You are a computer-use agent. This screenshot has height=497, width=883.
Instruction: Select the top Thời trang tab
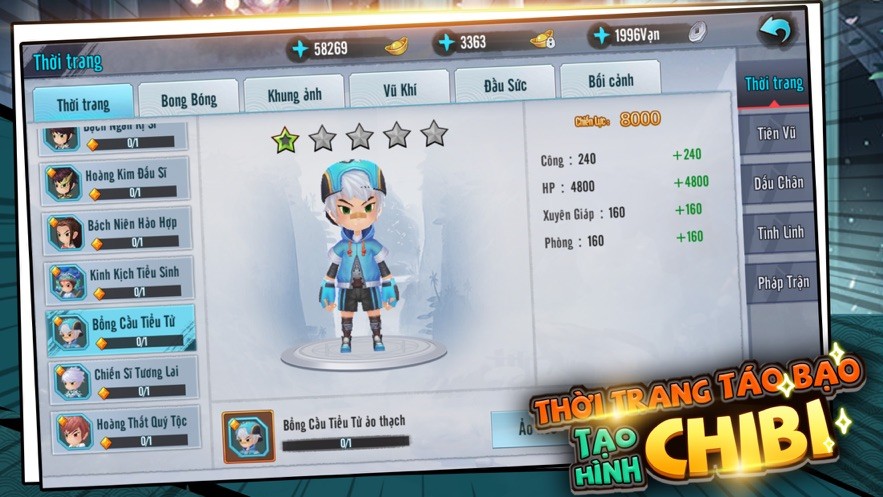(x=83, y=105)
